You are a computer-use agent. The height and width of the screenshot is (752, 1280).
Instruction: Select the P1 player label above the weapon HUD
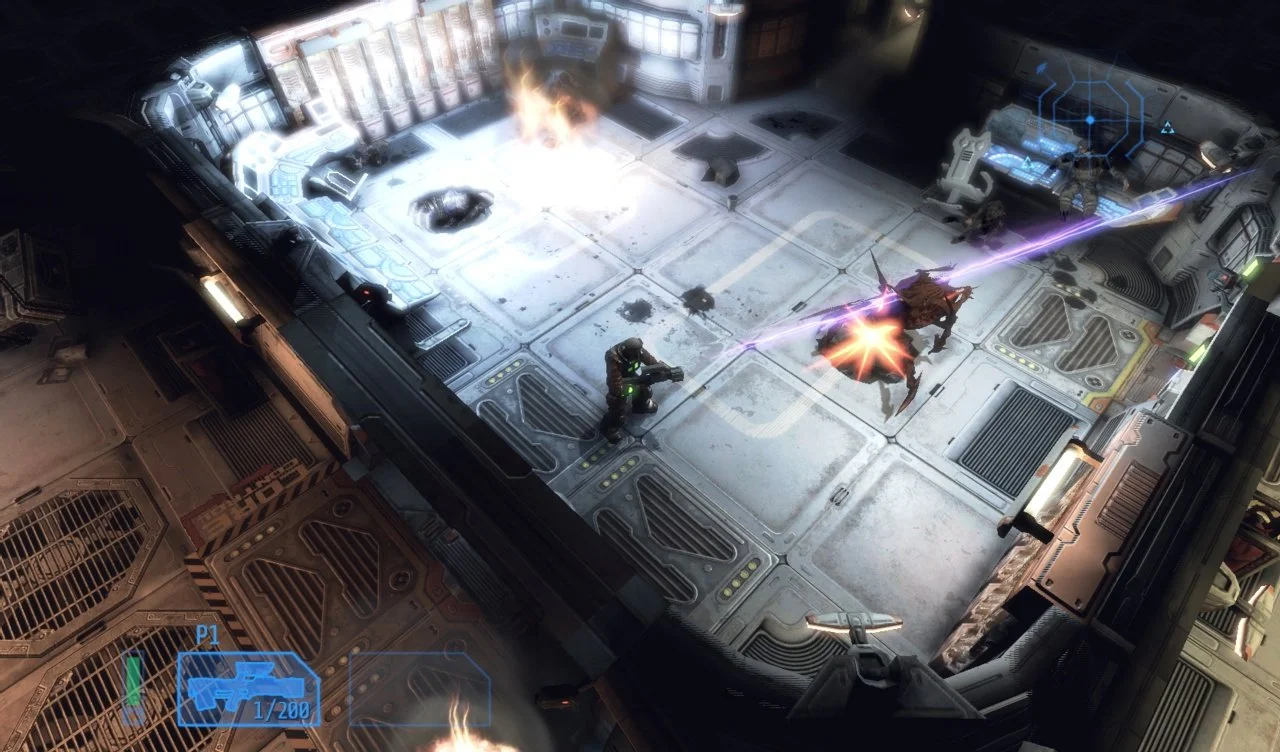point(209,633)
